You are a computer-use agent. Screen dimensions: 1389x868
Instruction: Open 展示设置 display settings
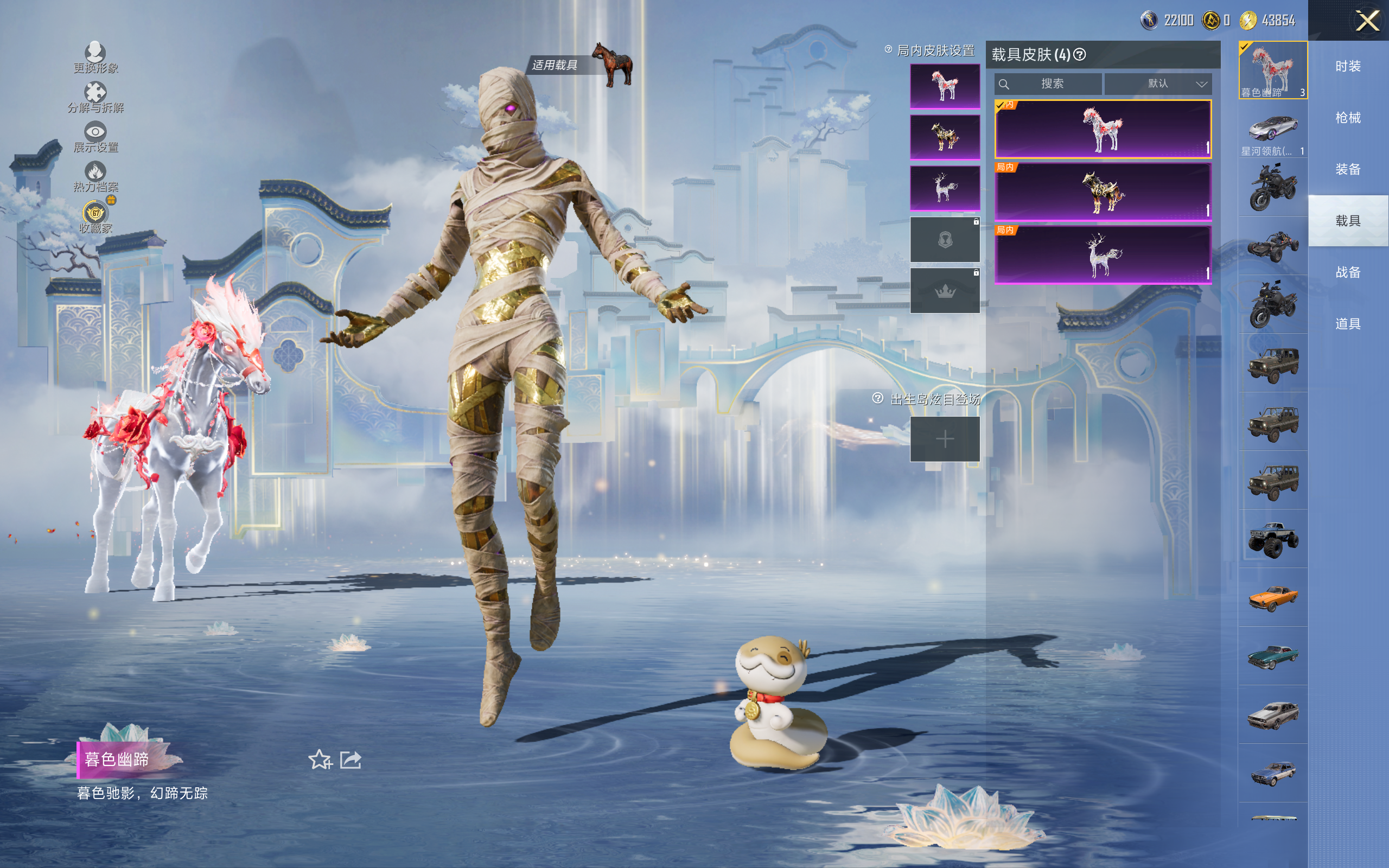pos(95,137)
